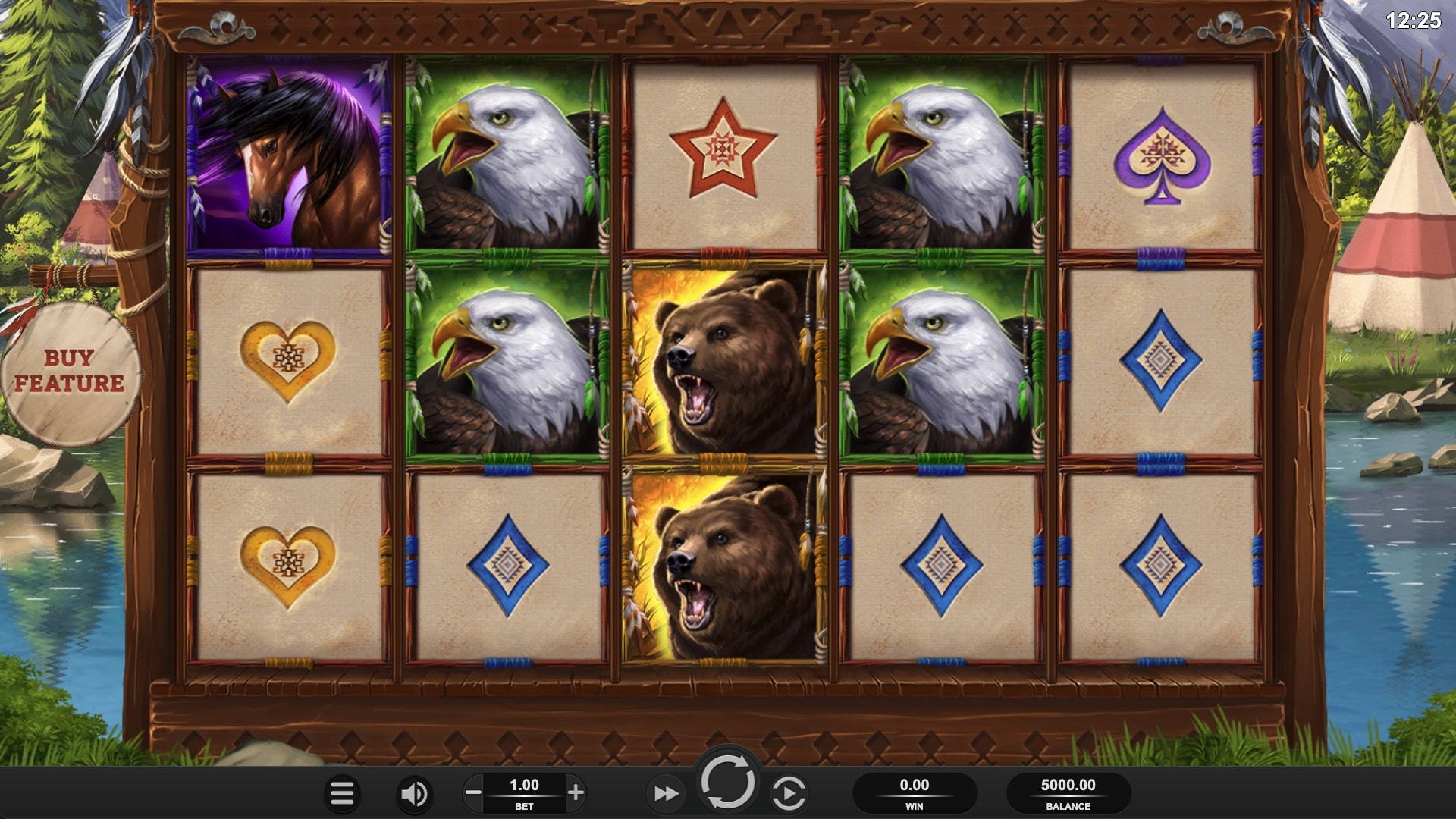The width and height of the screenshot is (1456, 819).
Task: Spin the reels
Action: click(730, 786)
